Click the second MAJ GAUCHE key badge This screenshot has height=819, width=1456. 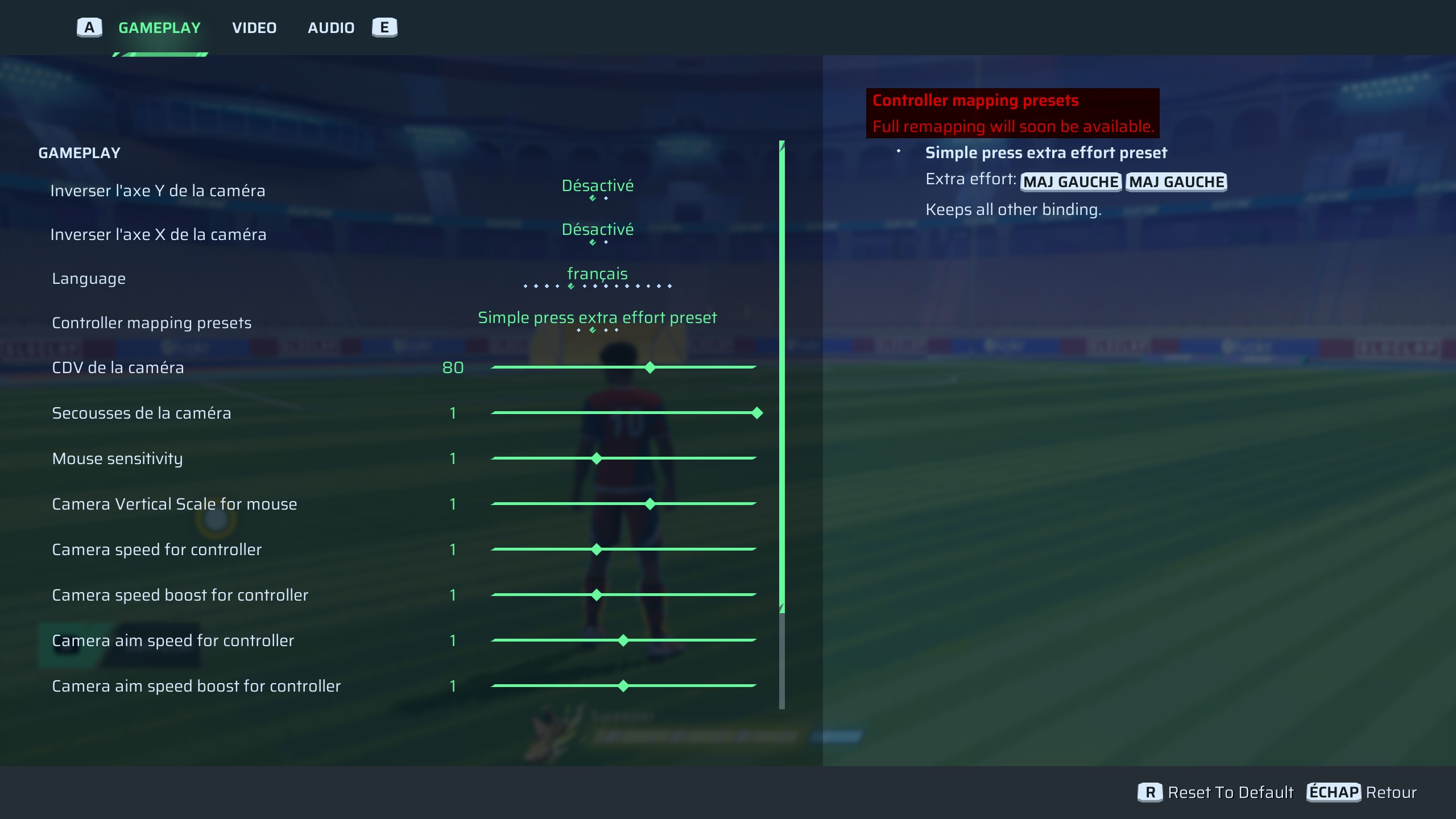(1176, 181)
